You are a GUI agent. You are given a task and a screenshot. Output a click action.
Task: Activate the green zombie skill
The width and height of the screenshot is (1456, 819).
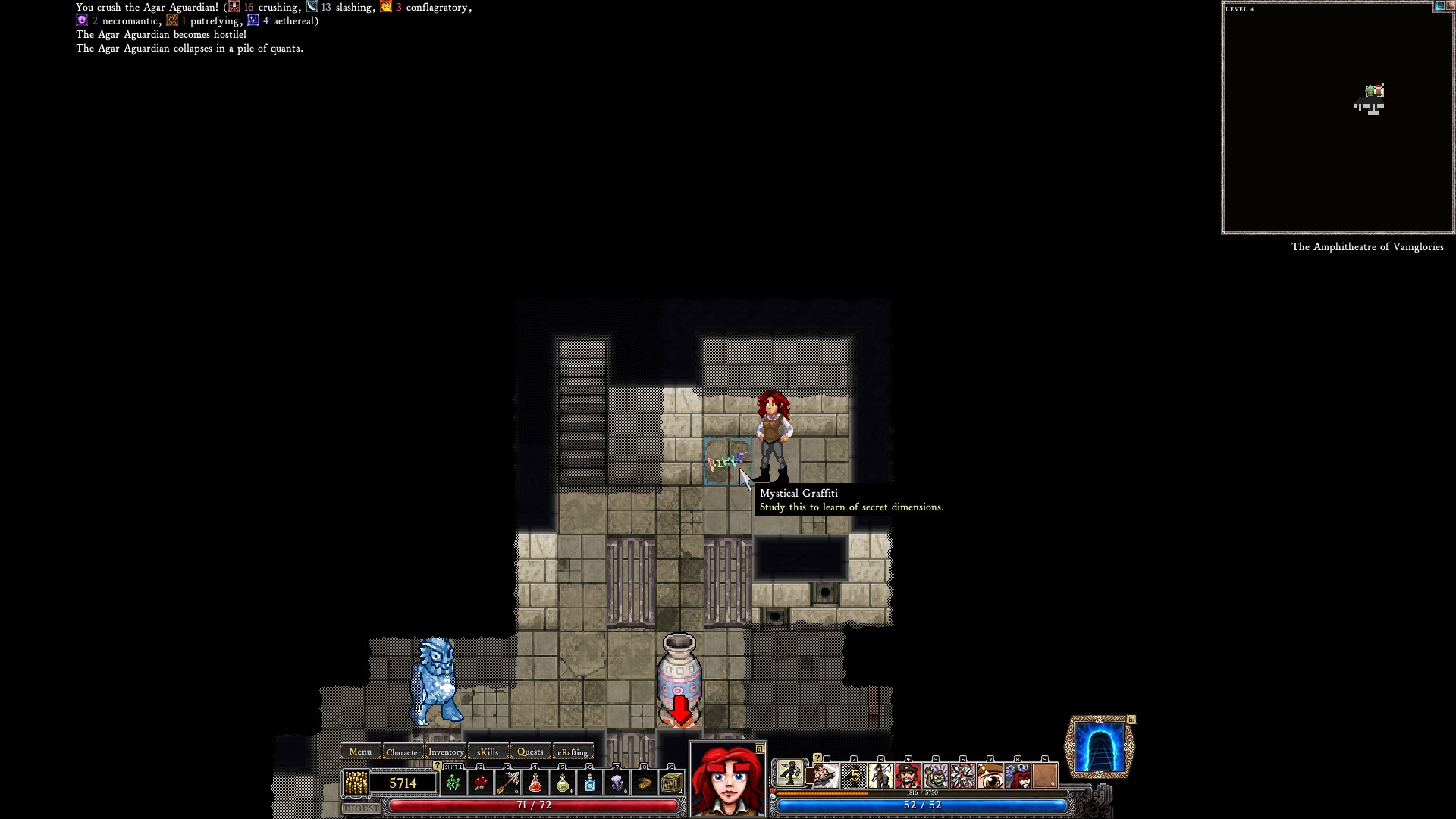coord(935,776)
